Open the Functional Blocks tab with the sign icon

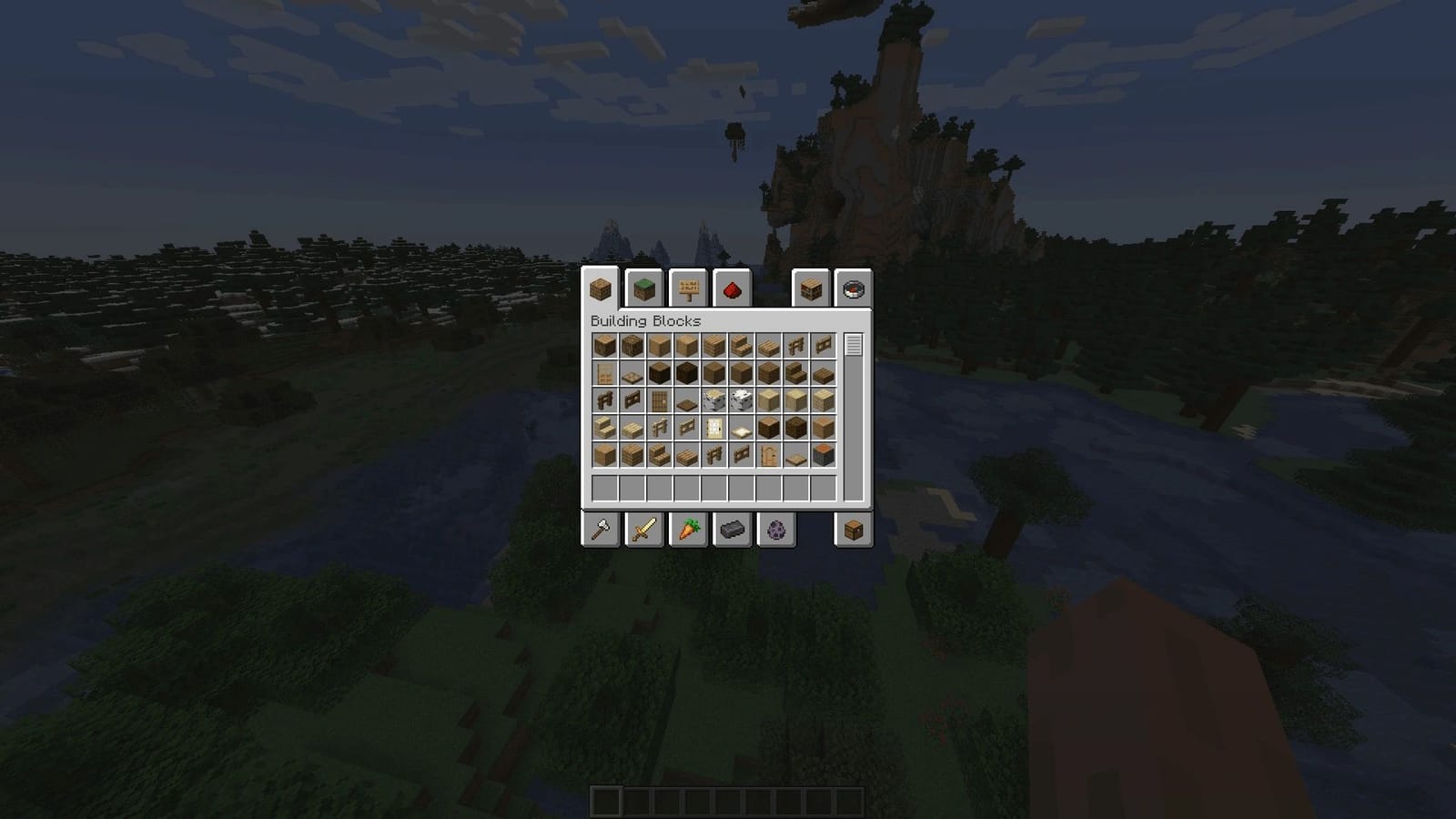(690, 289)
